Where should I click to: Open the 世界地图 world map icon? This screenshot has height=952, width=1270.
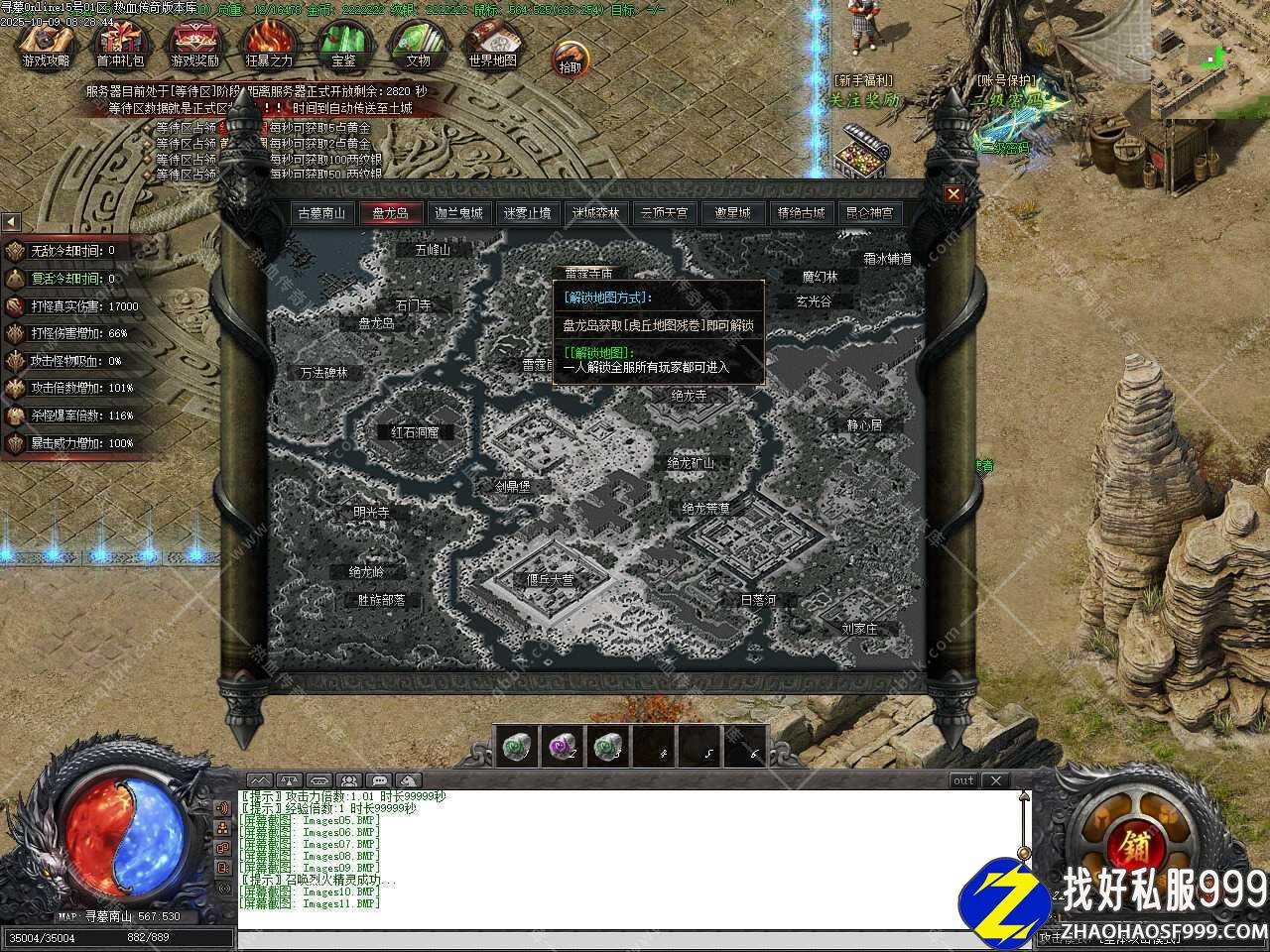[x=492, y=45]
